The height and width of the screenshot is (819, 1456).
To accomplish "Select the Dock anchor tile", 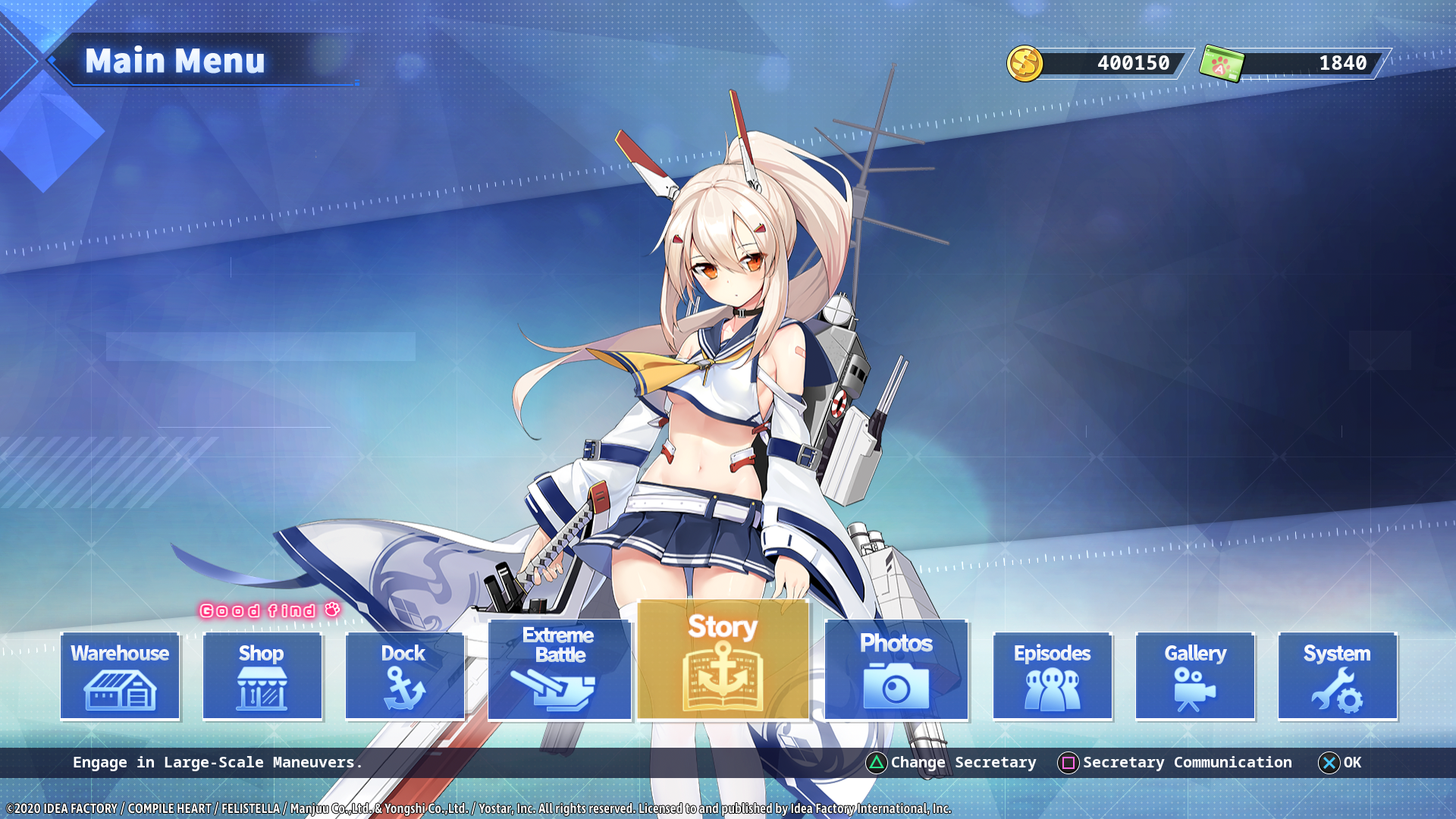I will point(404,676).
